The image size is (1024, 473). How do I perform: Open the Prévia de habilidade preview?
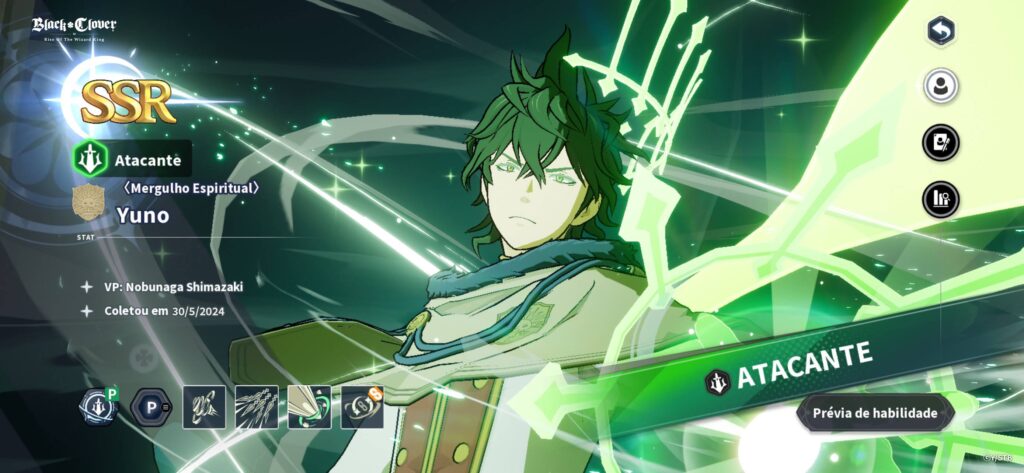[875, 412]
